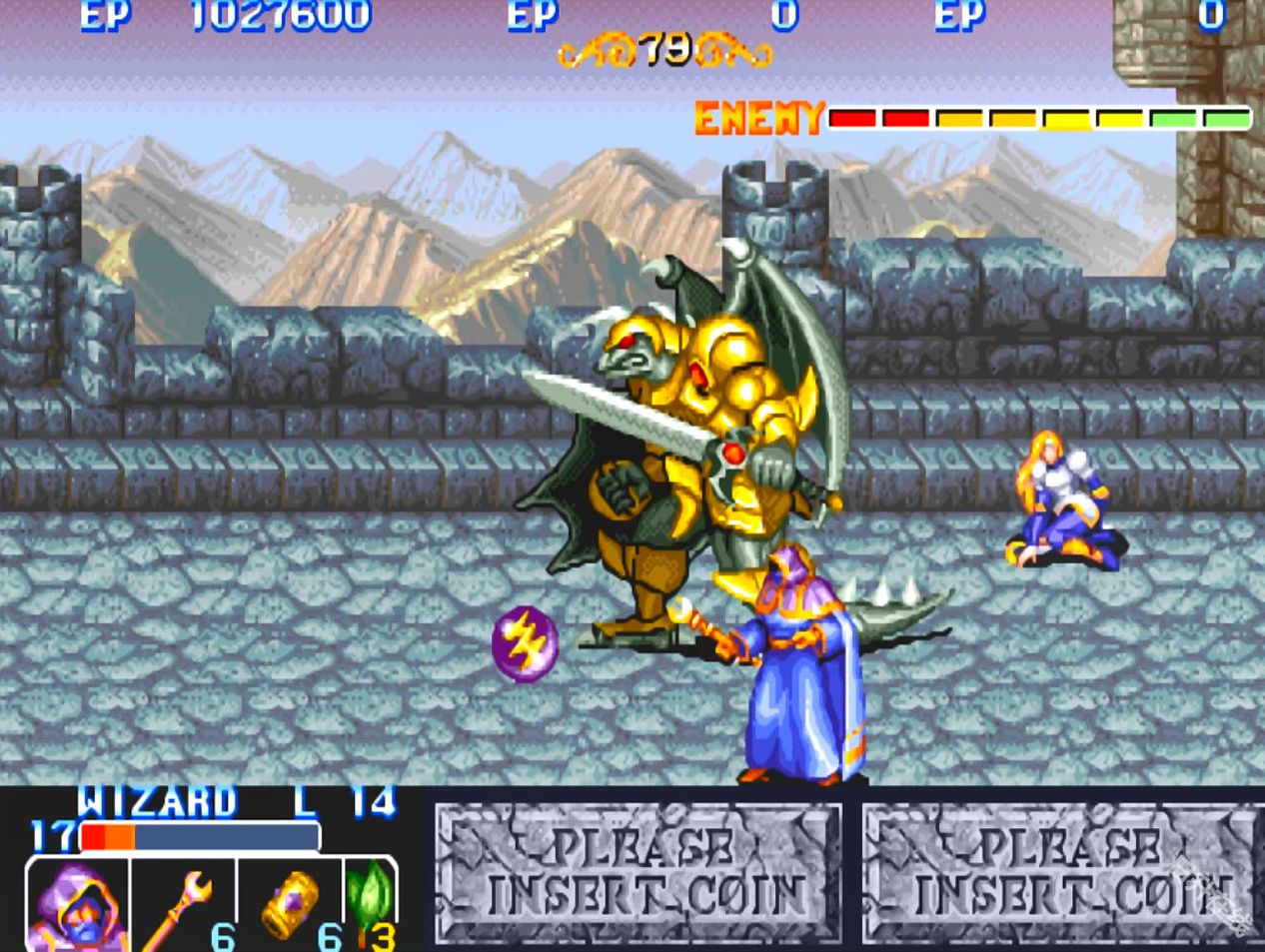Screen dimensions: 1265x952
Task: Click the hooded Wizard portrait
Action: coord(76,906)
